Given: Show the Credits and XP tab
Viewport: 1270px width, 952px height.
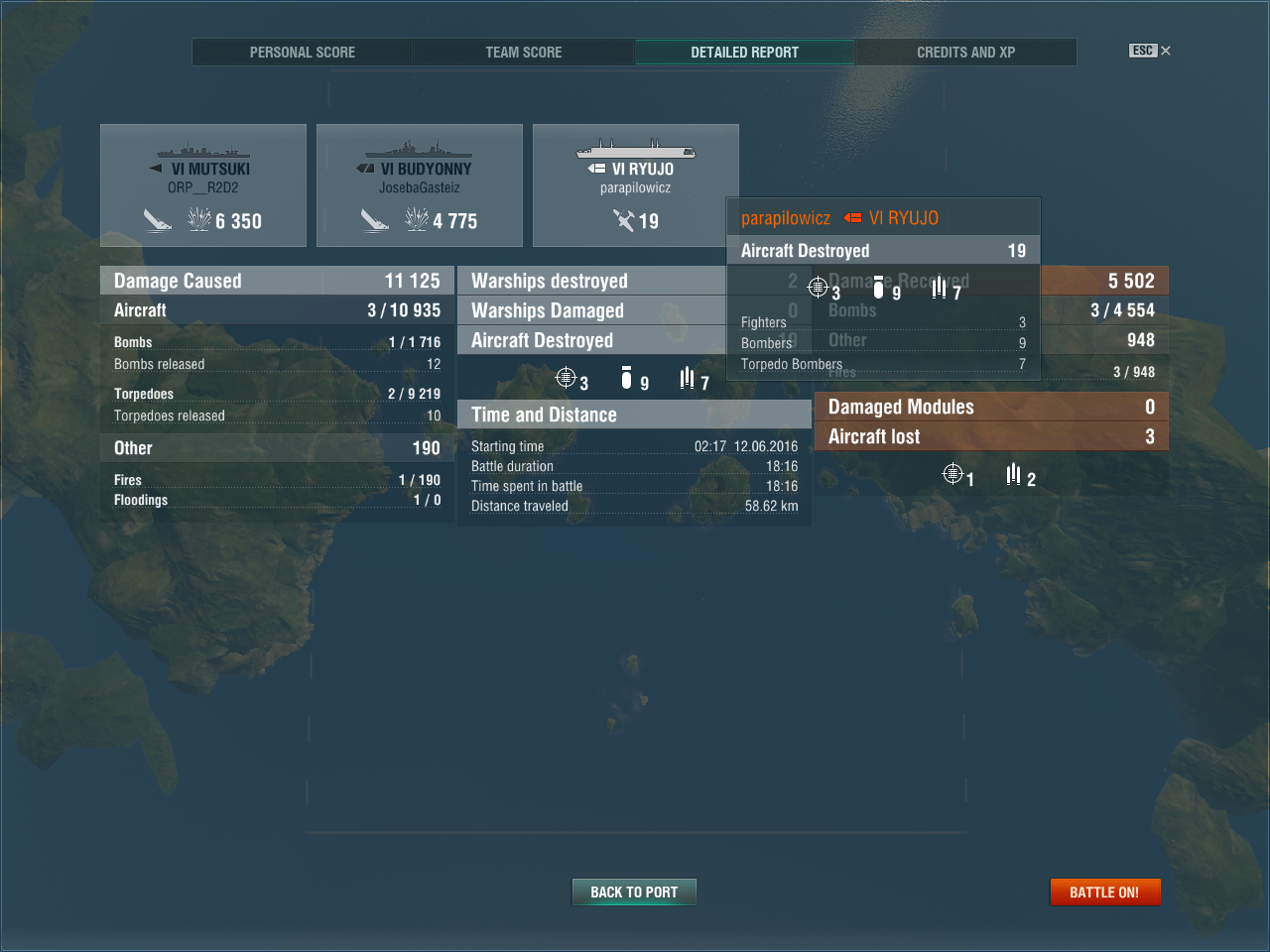Looking at the screenshot, I should pyautogui.click(x=965, y=53).
